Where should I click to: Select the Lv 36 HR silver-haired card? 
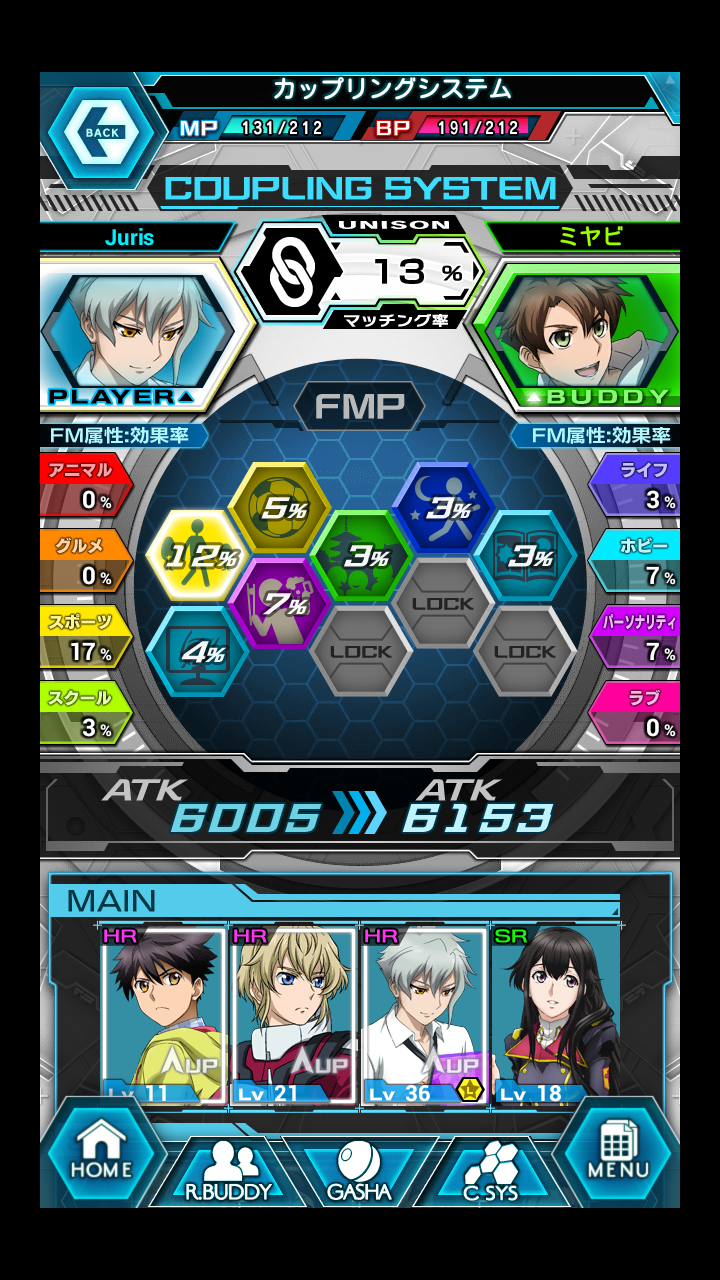point(424,1016)
